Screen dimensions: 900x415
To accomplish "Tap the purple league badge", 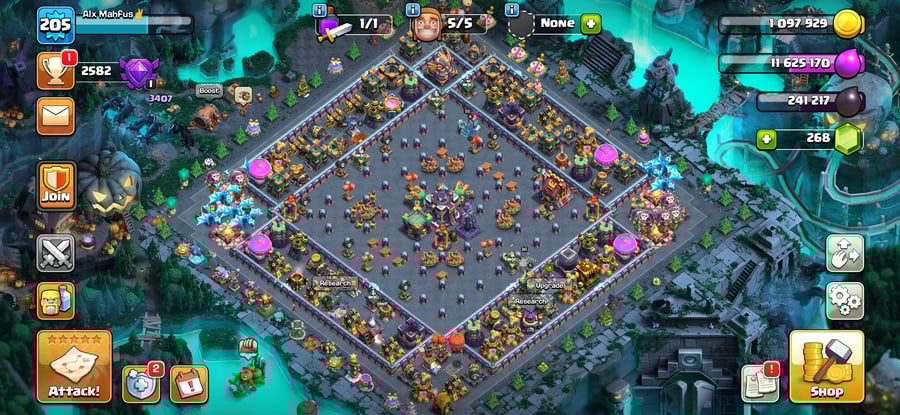I will pos(135,72).
